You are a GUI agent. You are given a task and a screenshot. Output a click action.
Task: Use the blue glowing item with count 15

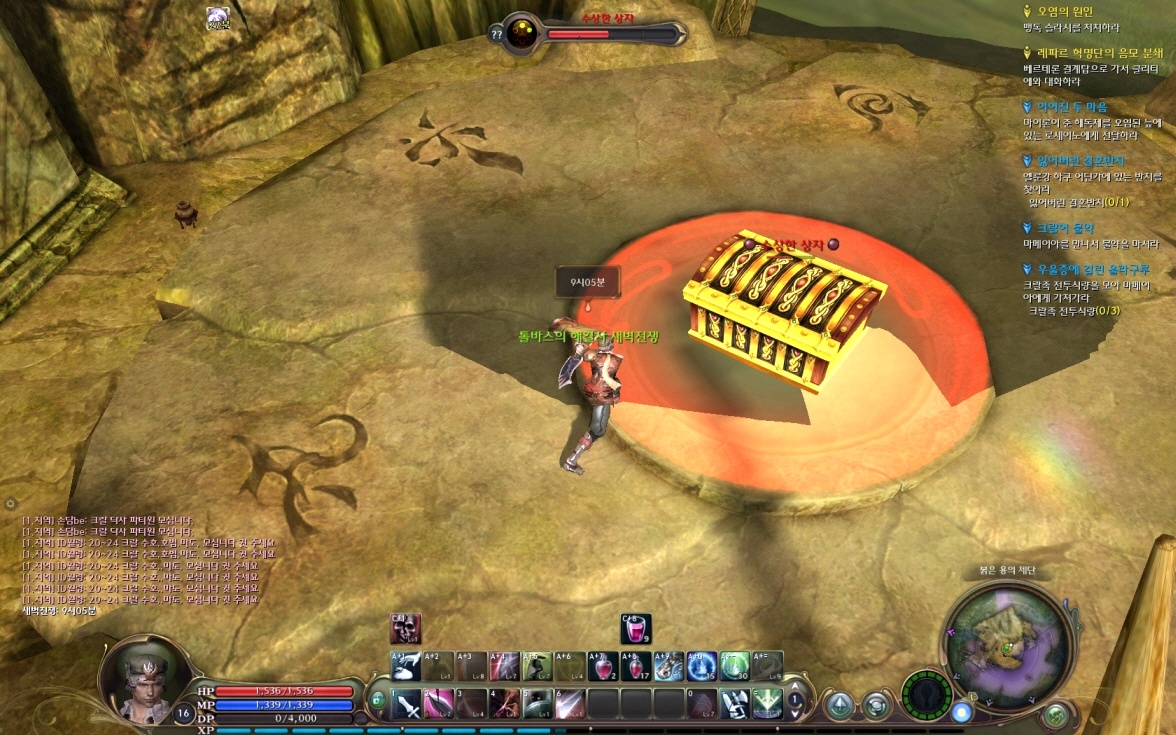click(701, 666)
